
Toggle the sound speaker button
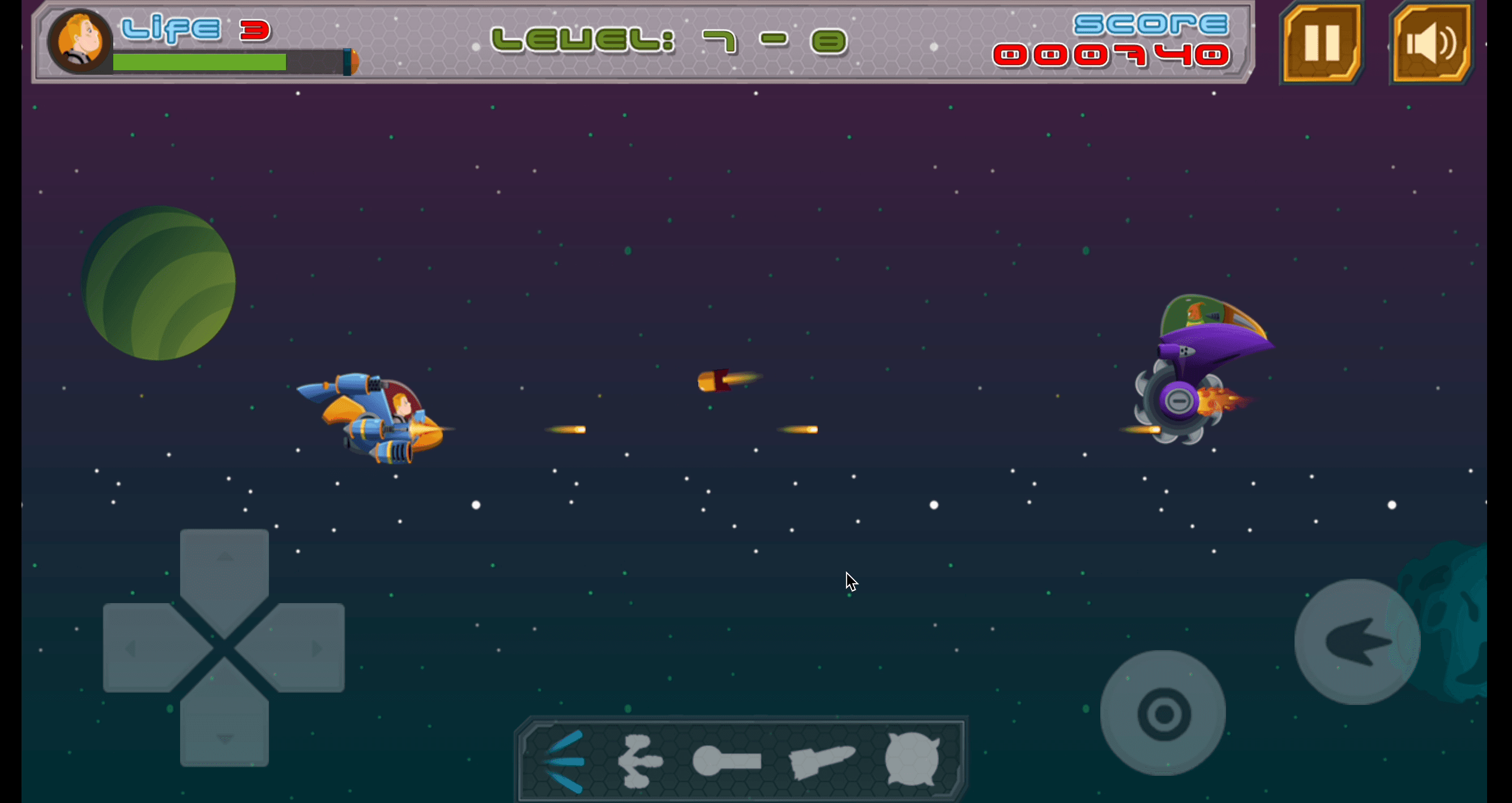tap(1432, 43)
